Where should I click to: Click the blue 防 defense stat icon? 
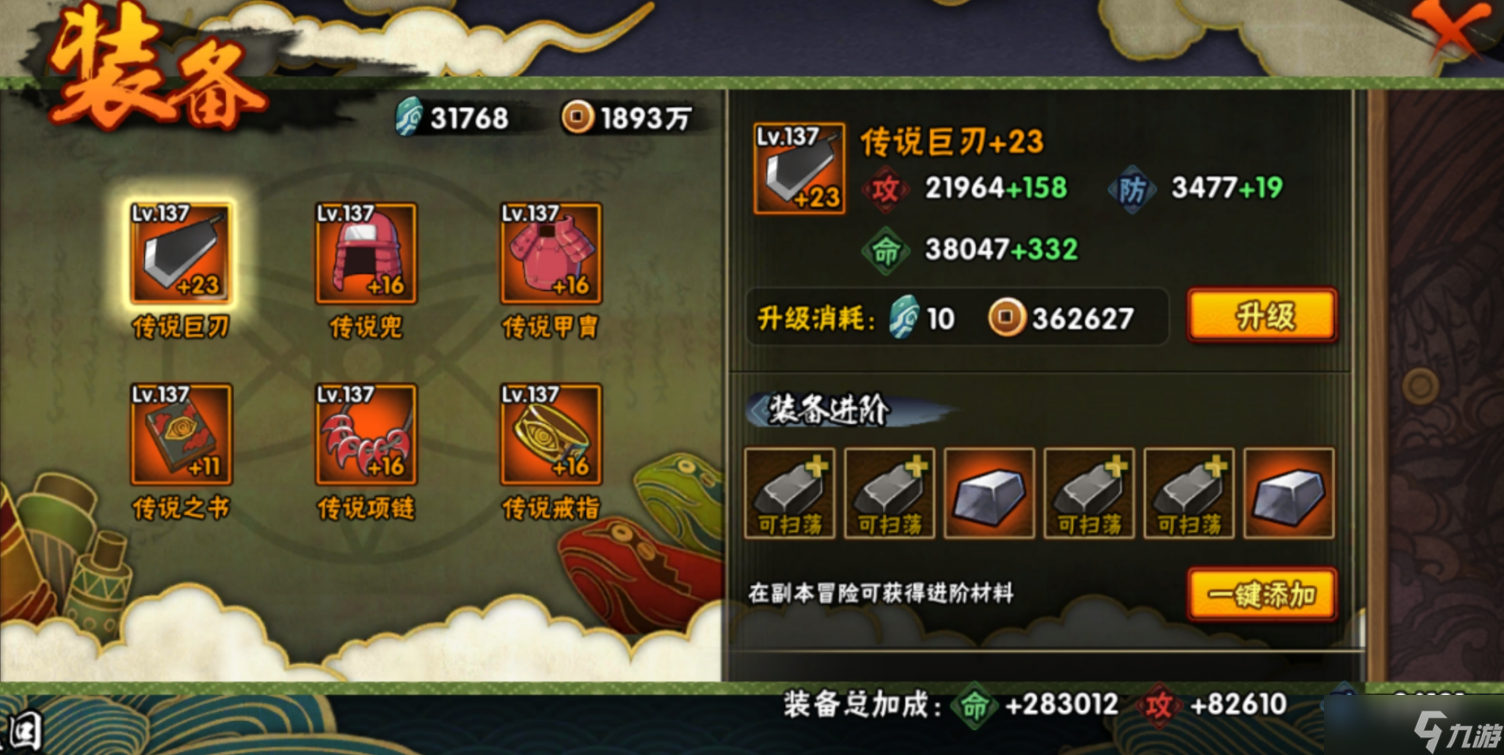click(1130, 189)
